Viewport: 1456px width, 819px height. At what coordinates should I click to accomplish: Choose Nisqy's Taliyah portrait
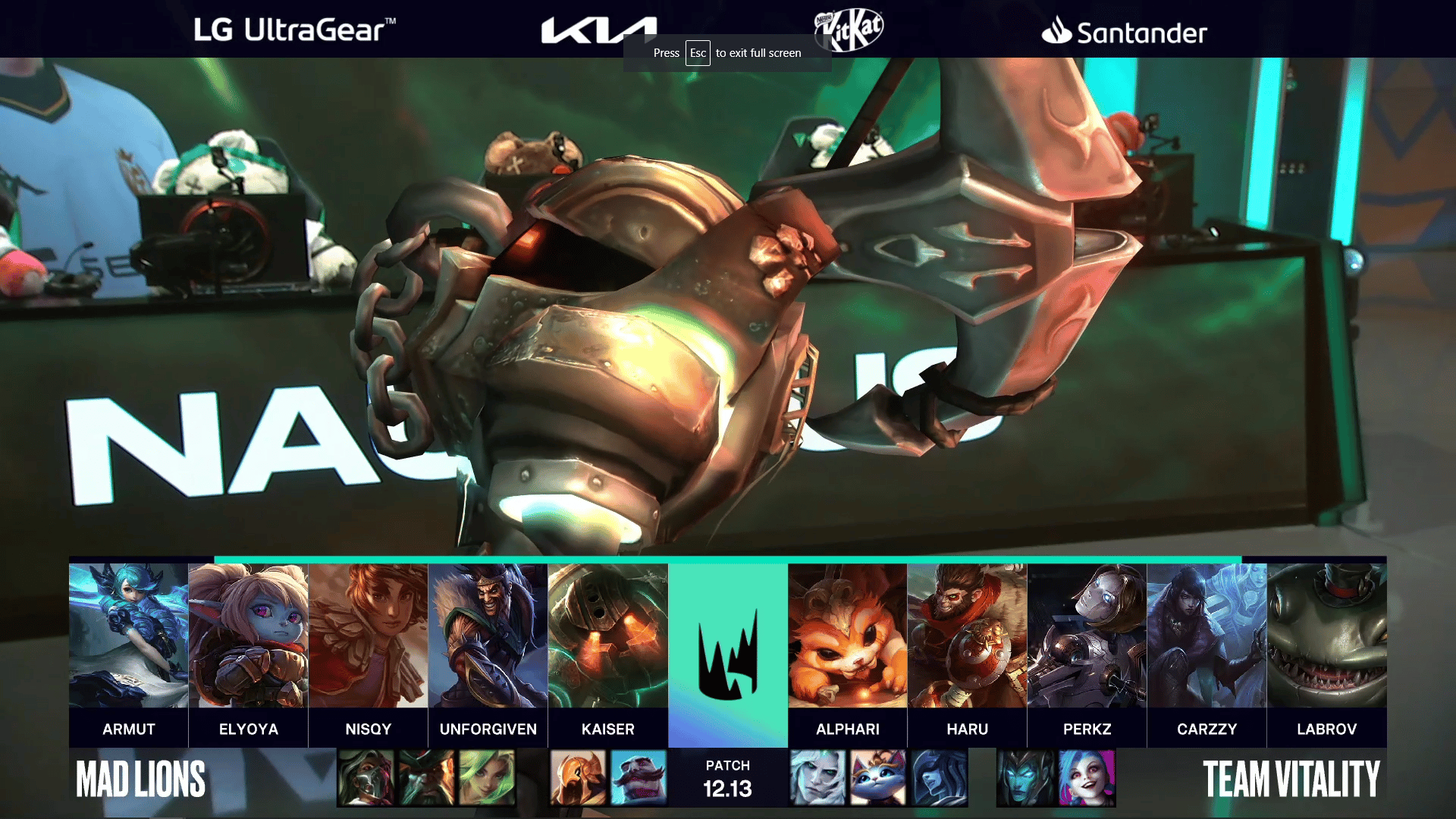pyautogui.click(x=368, y=635)
